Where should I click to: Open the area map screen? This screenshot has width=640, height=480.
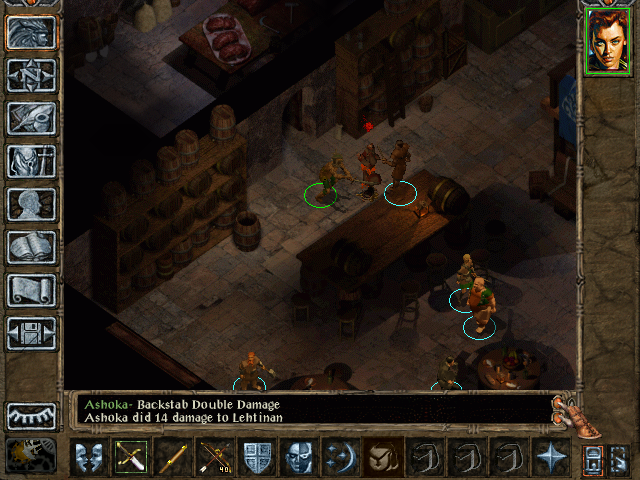click(32, 75)
